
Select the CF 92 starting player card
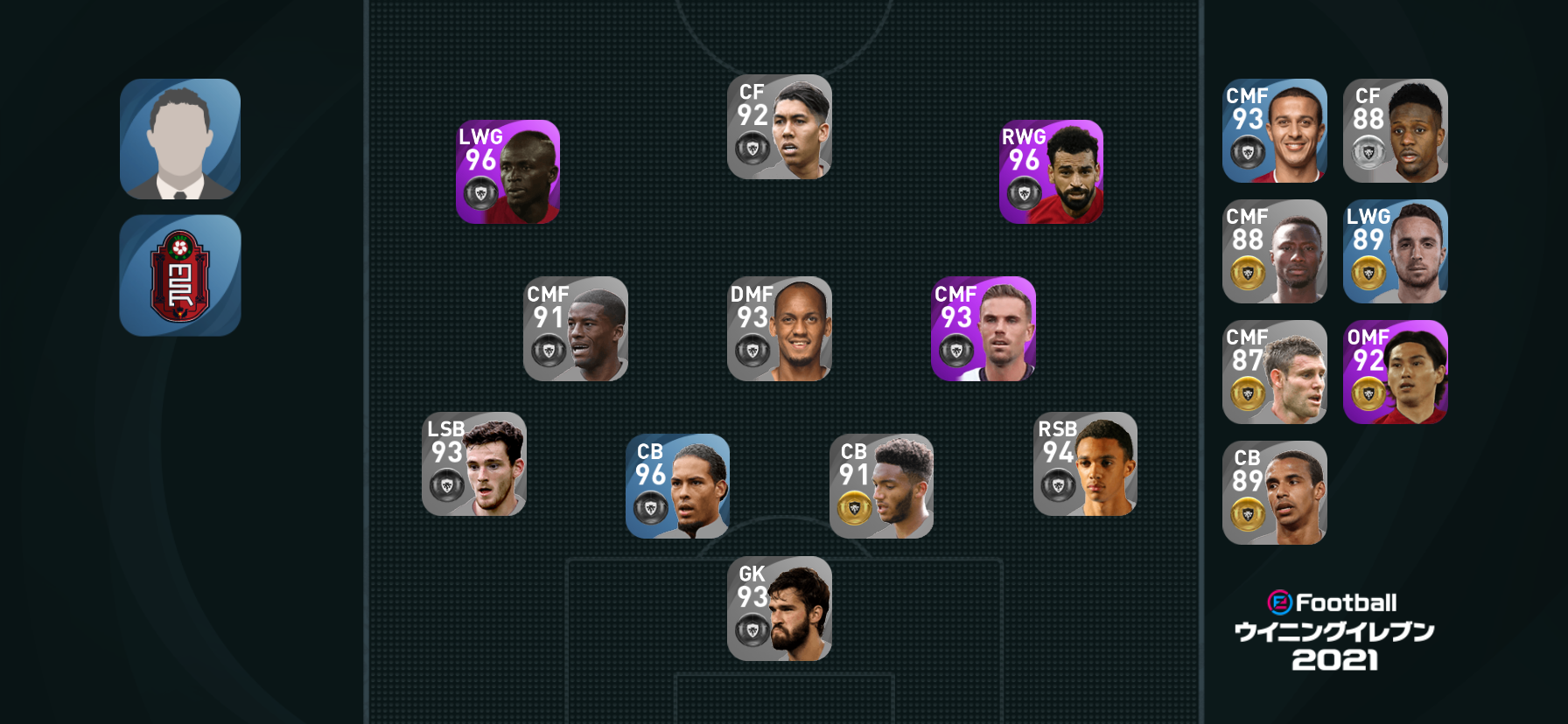click(780, 127)
